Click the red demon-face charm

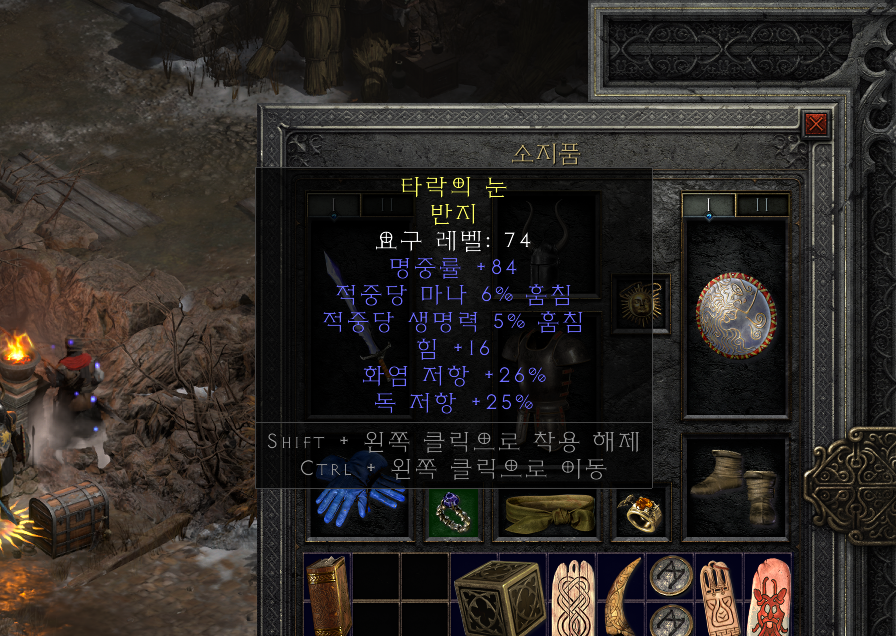768,597
